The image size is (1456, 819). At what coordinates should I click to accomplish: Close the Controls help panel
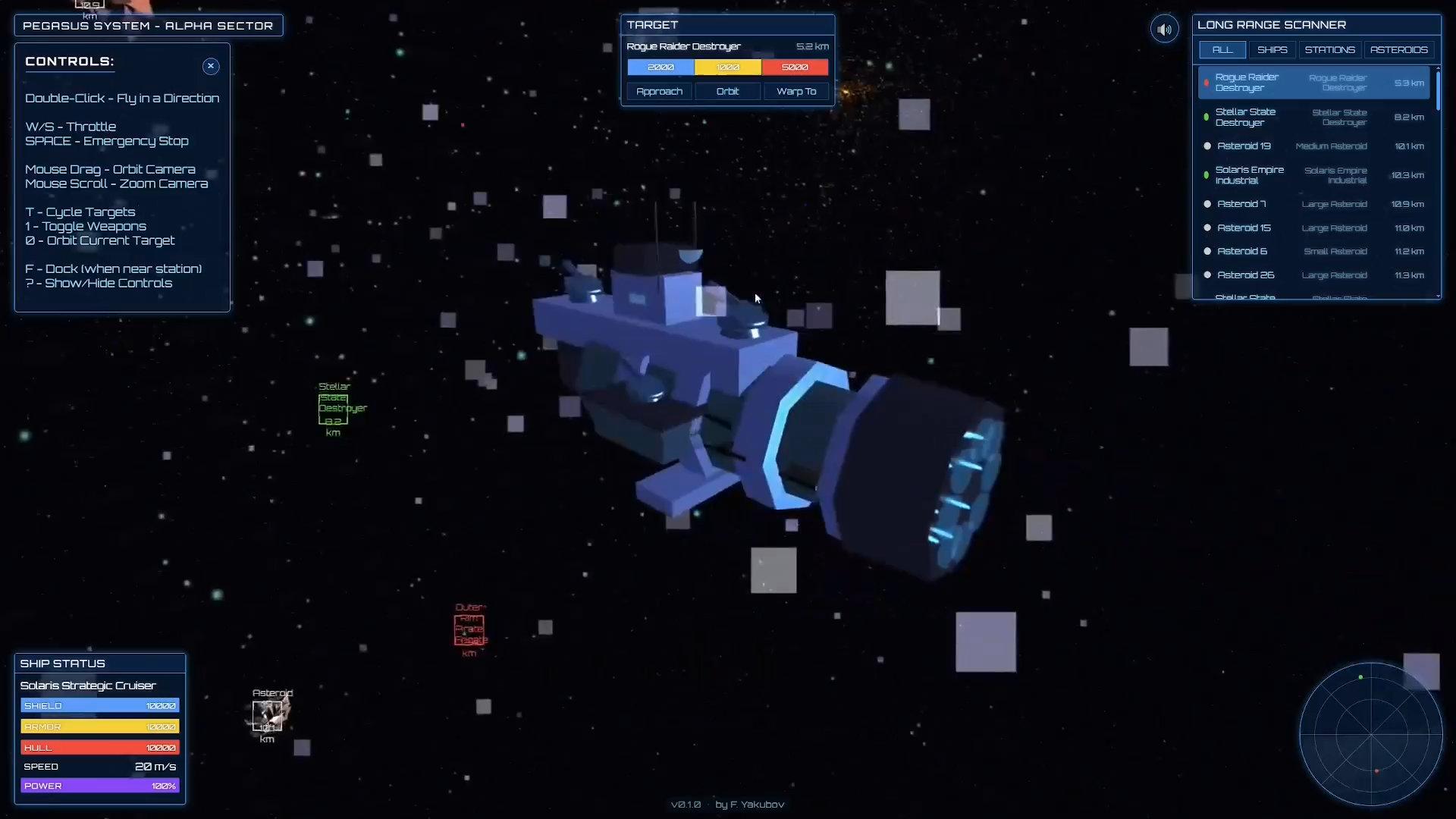tap(211, 66)
